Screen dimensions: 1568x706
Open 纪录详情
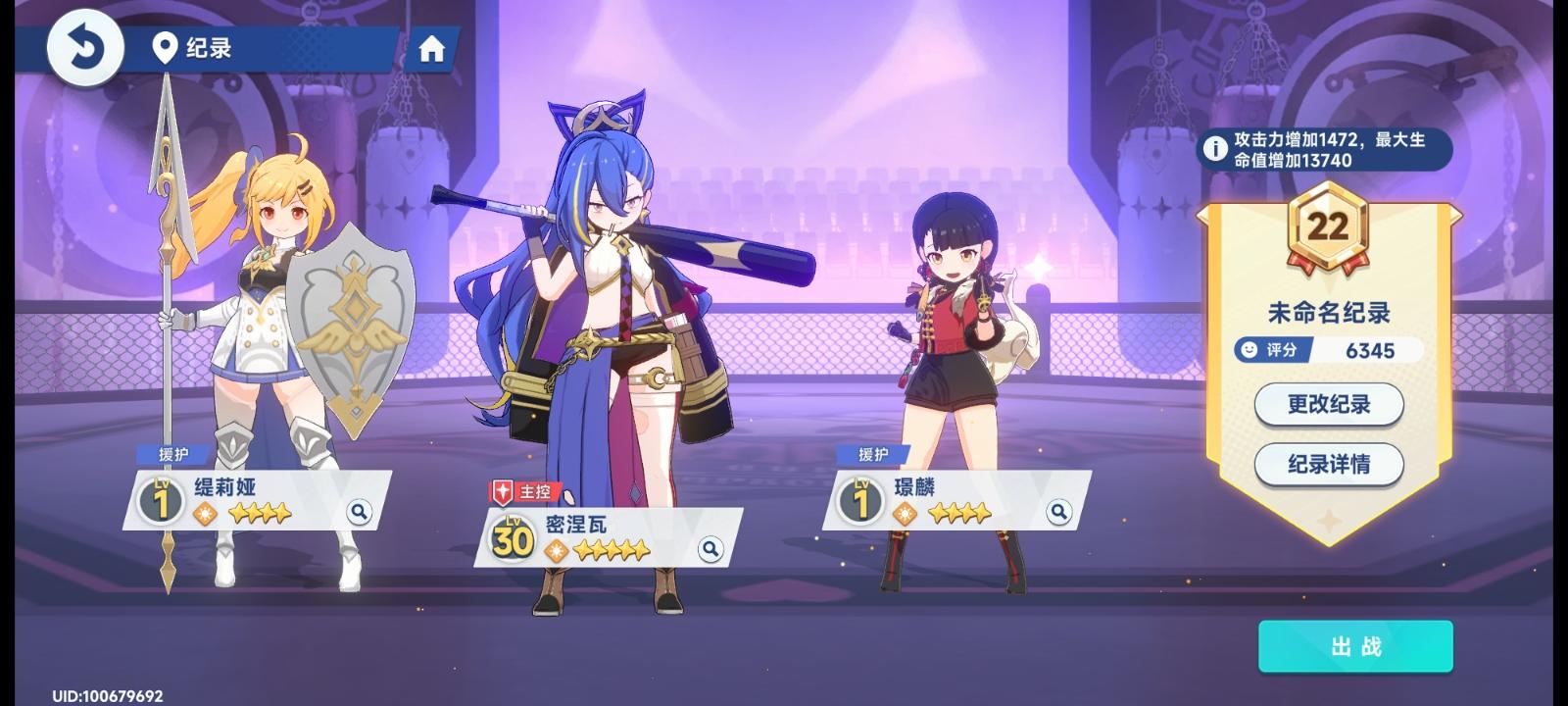point(1328,465)
